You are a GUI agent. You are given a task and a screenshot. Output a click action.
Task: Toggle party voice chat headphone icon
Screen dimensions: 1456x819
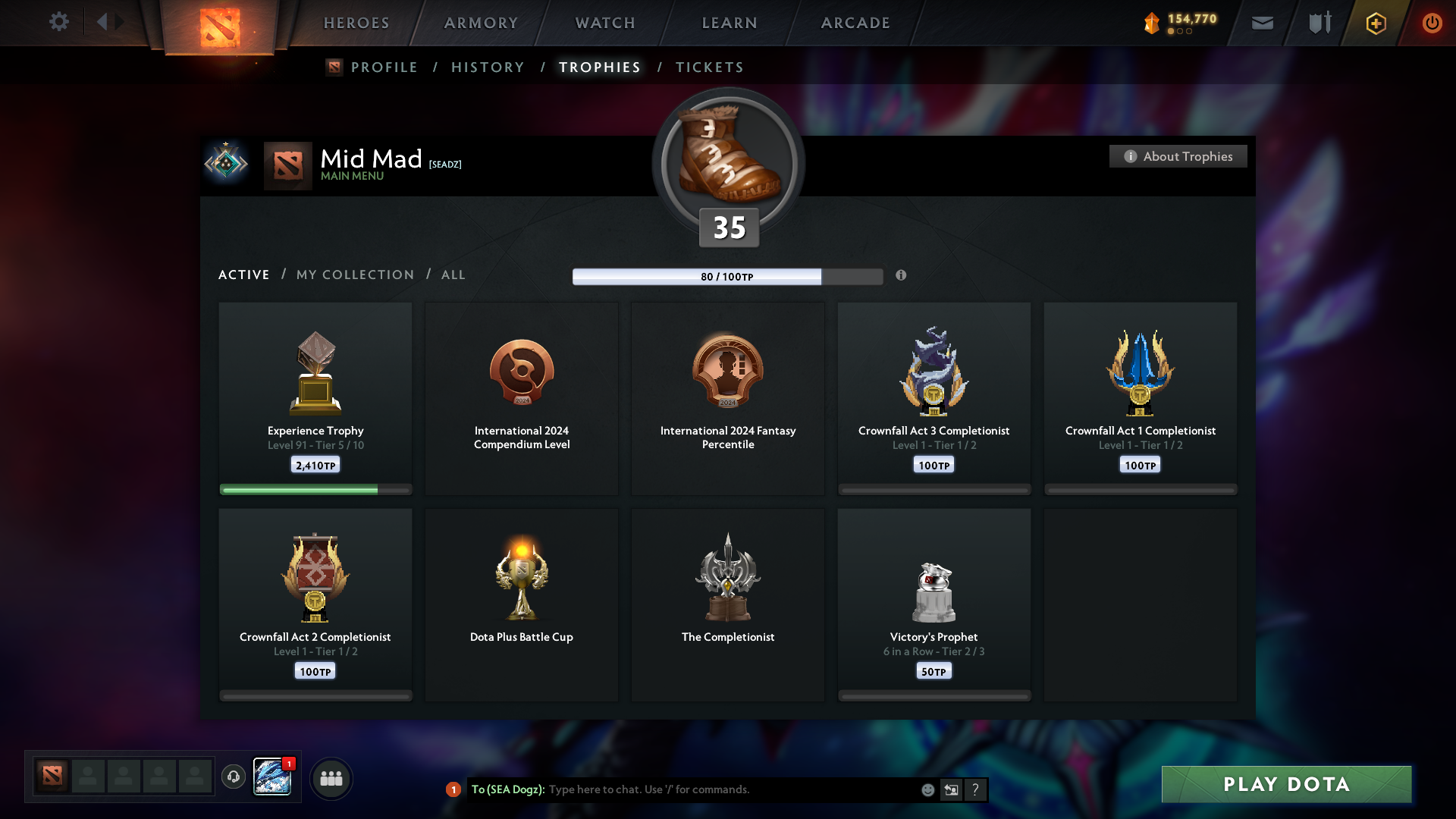tap(234, 777)
